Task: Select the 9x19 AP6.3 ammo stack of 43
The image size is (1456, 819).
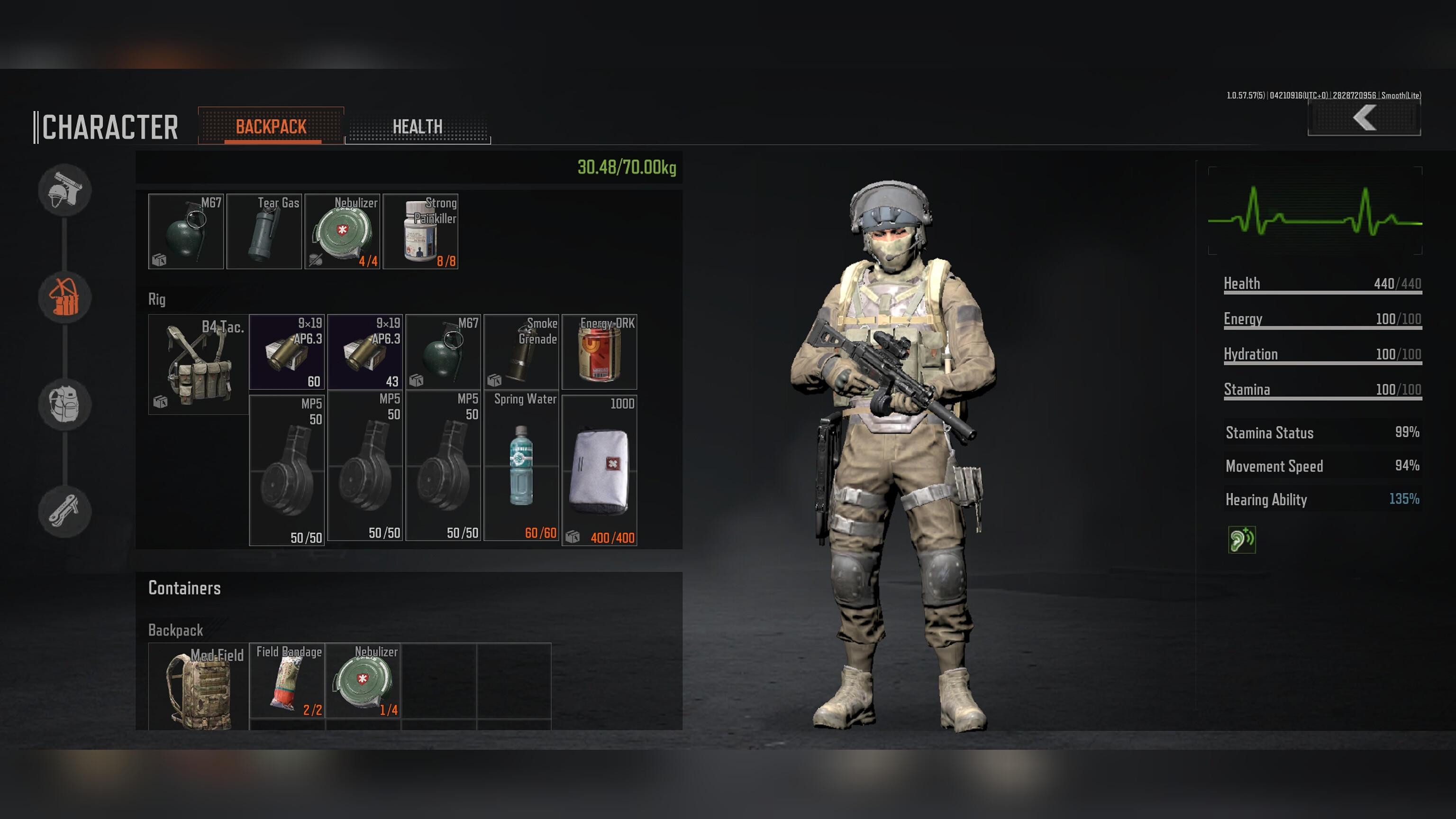Action: (365, 352)
